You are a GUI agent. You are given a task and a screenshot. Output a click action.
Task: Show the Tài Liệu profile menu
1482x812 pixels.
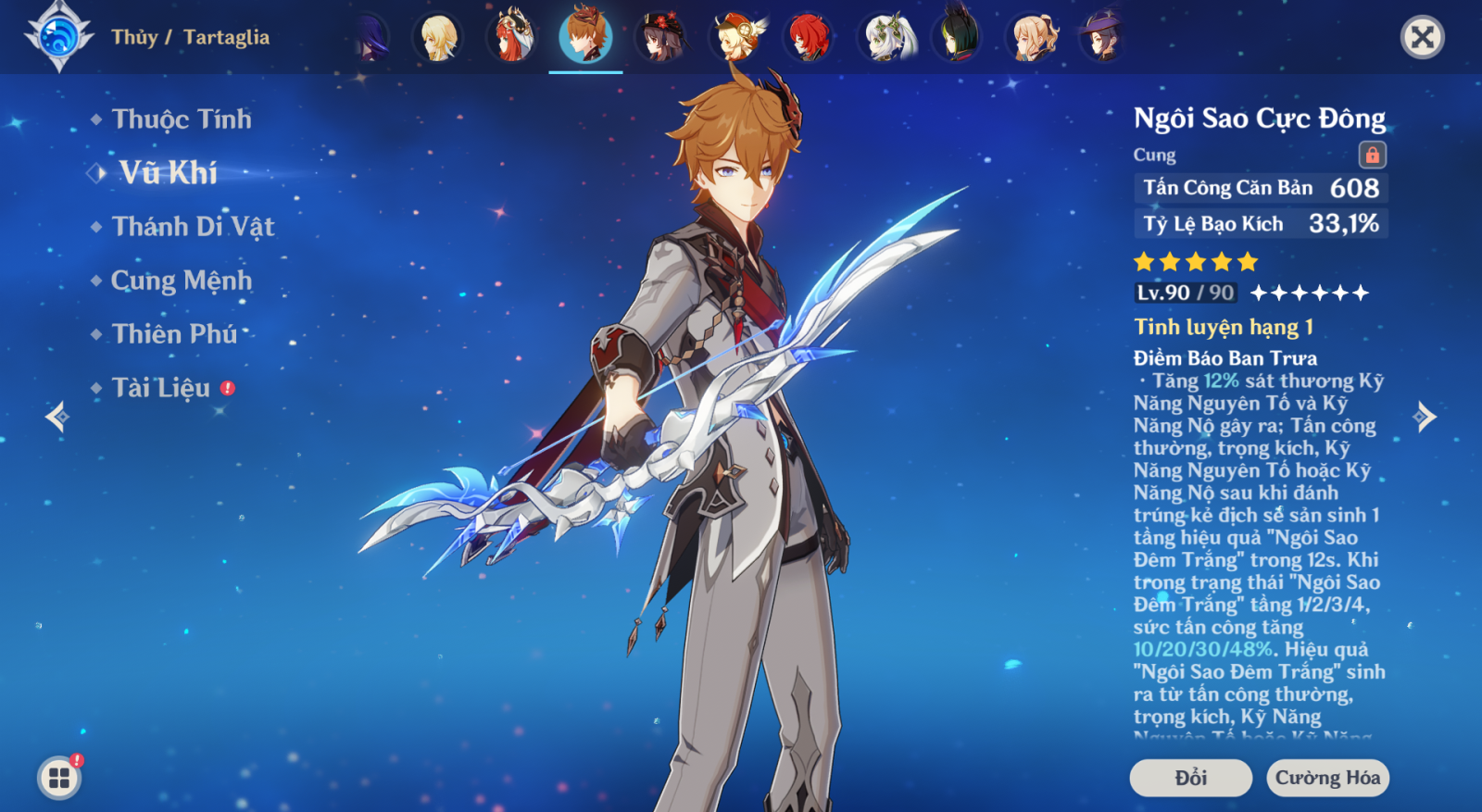pos(161,388)
